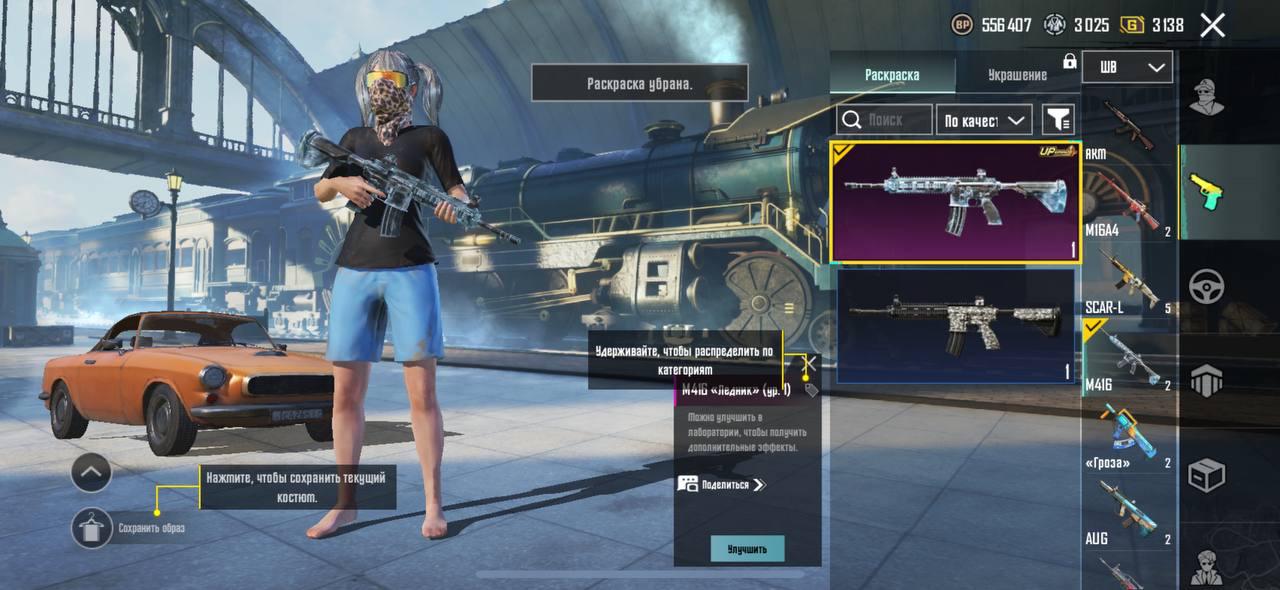Switch to the Раскраска tab
The height and width of the screenshot is (590, 1280).
pyautogui.click(x=892, y=75)
